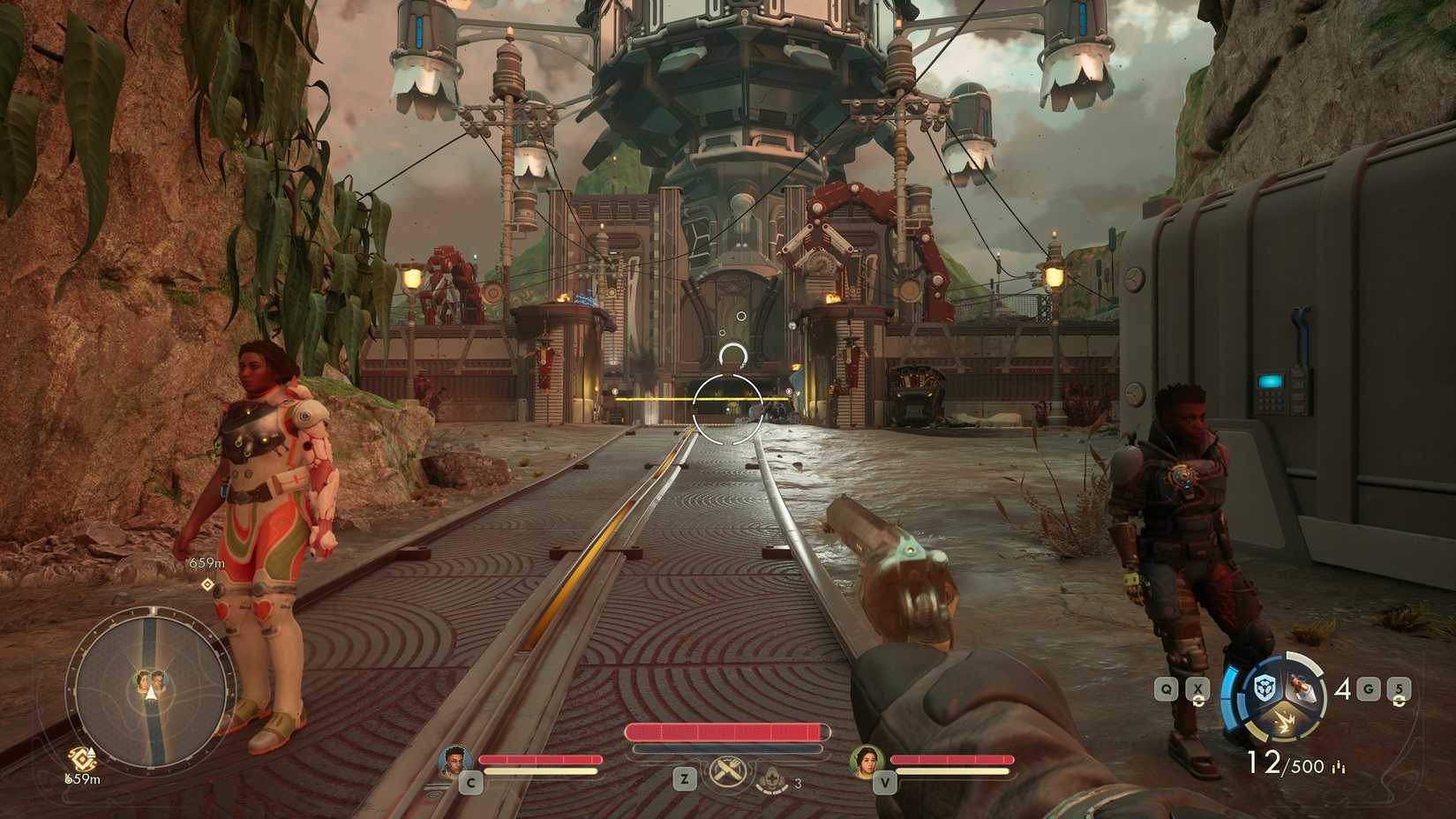Click the G keybind badge
This screenshot has width=1456, height=819.
point(1368,688)
